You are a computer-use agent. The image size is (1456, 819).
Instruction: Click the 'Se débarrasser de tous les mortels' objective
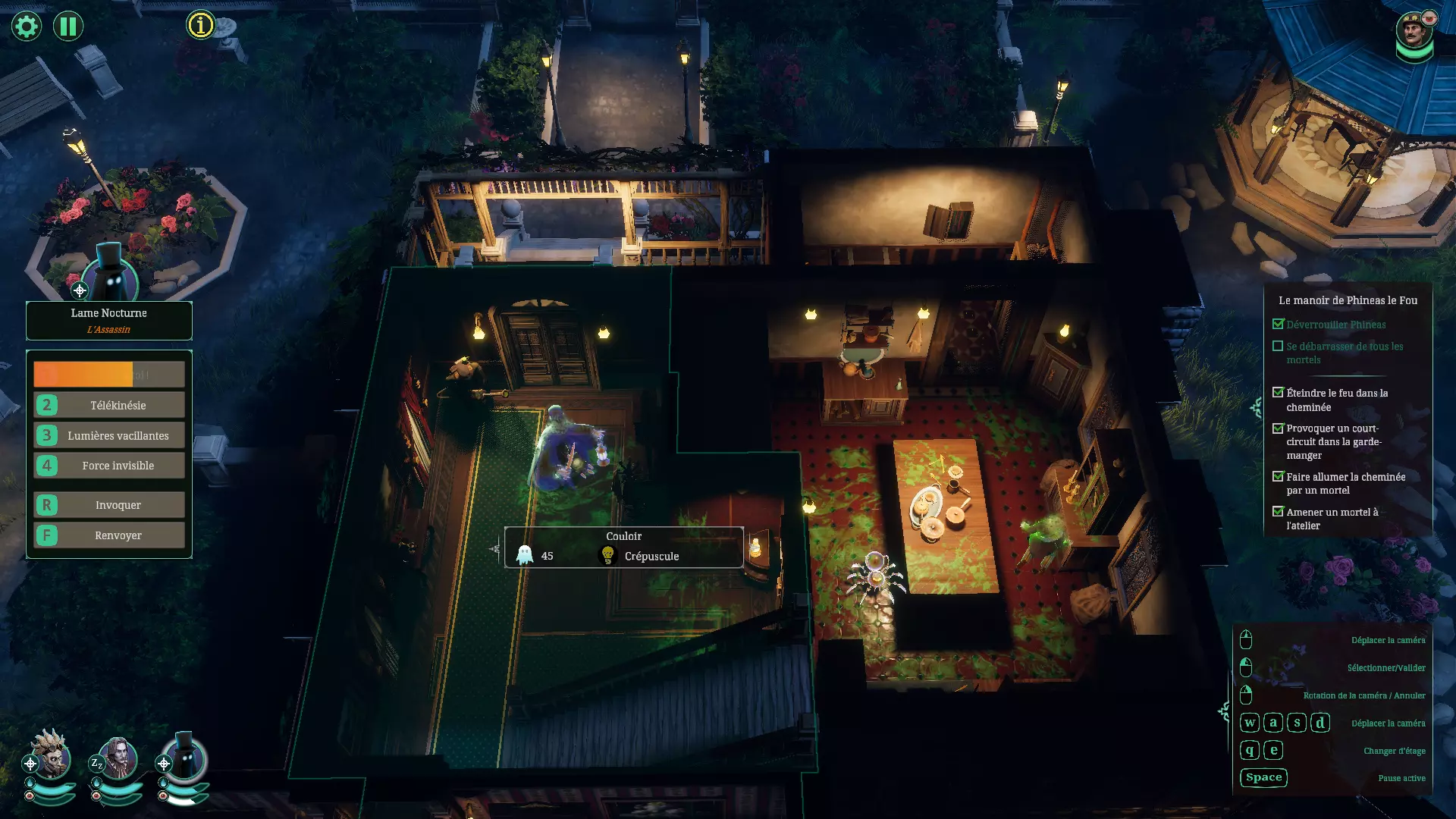(x=1344, y=353)
